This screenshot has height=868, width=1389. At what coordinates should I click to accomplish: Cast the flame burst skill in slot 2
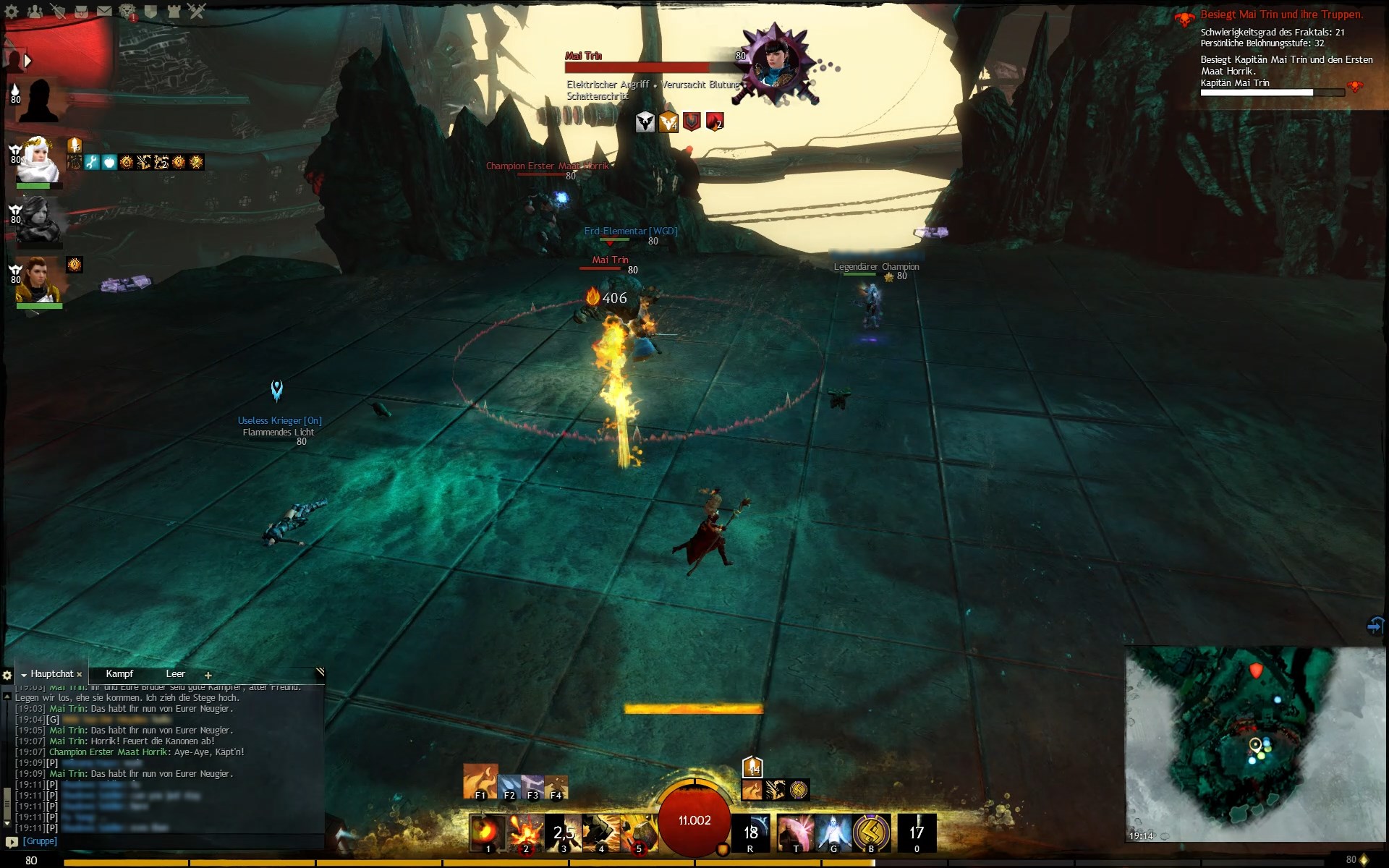[x=525, y=833]
